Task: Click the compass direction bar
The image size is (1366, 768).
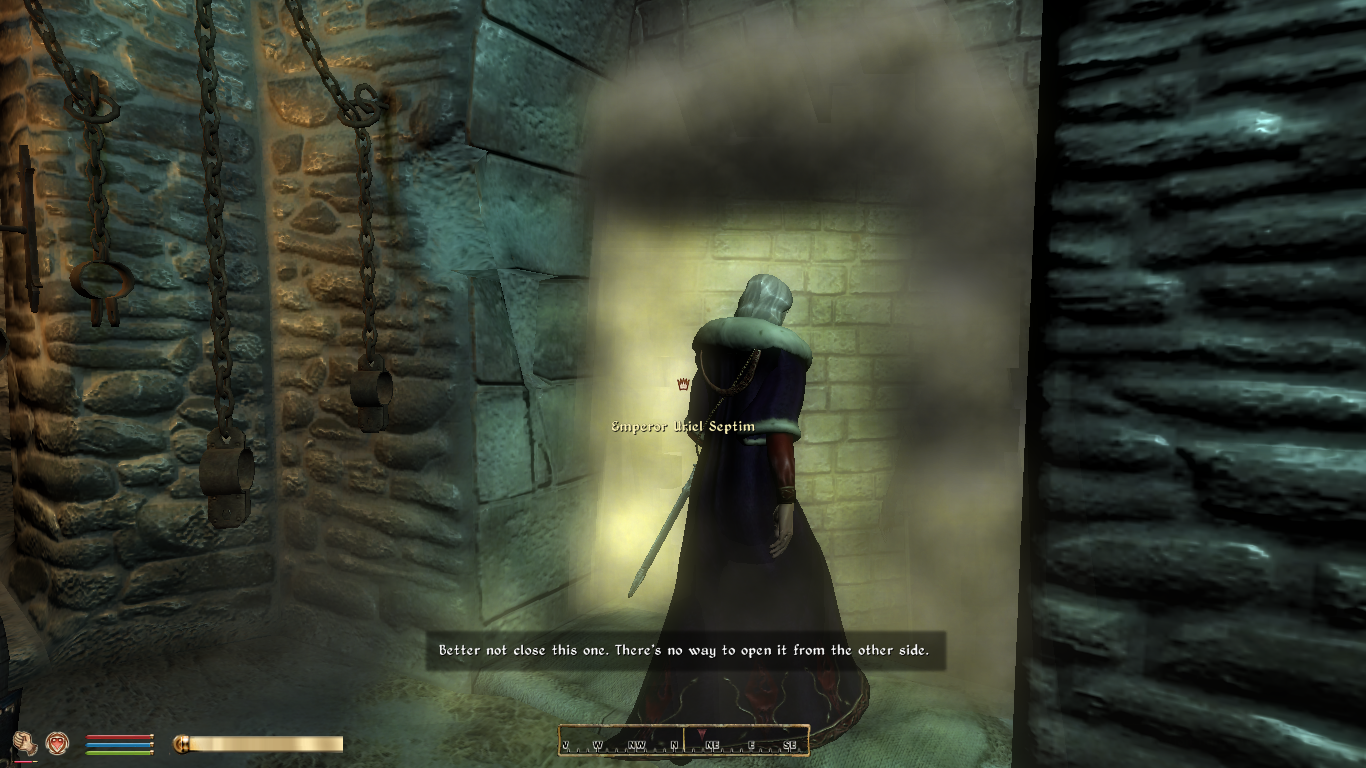Action: click(x=684, y=741)
